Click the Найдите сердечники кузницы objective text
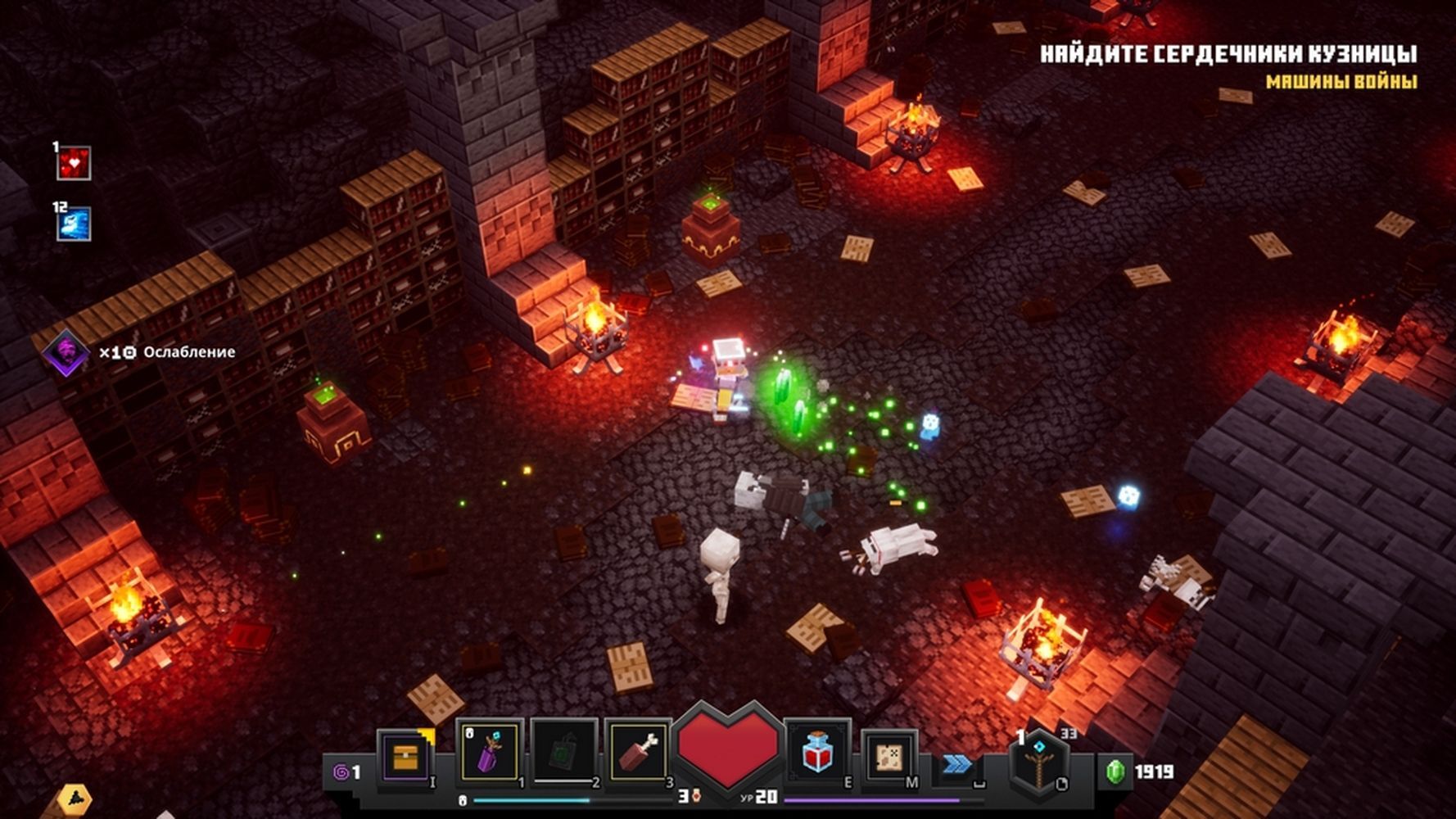The height and width of the screenshot is (819, 1456). tap(1228, 54)
